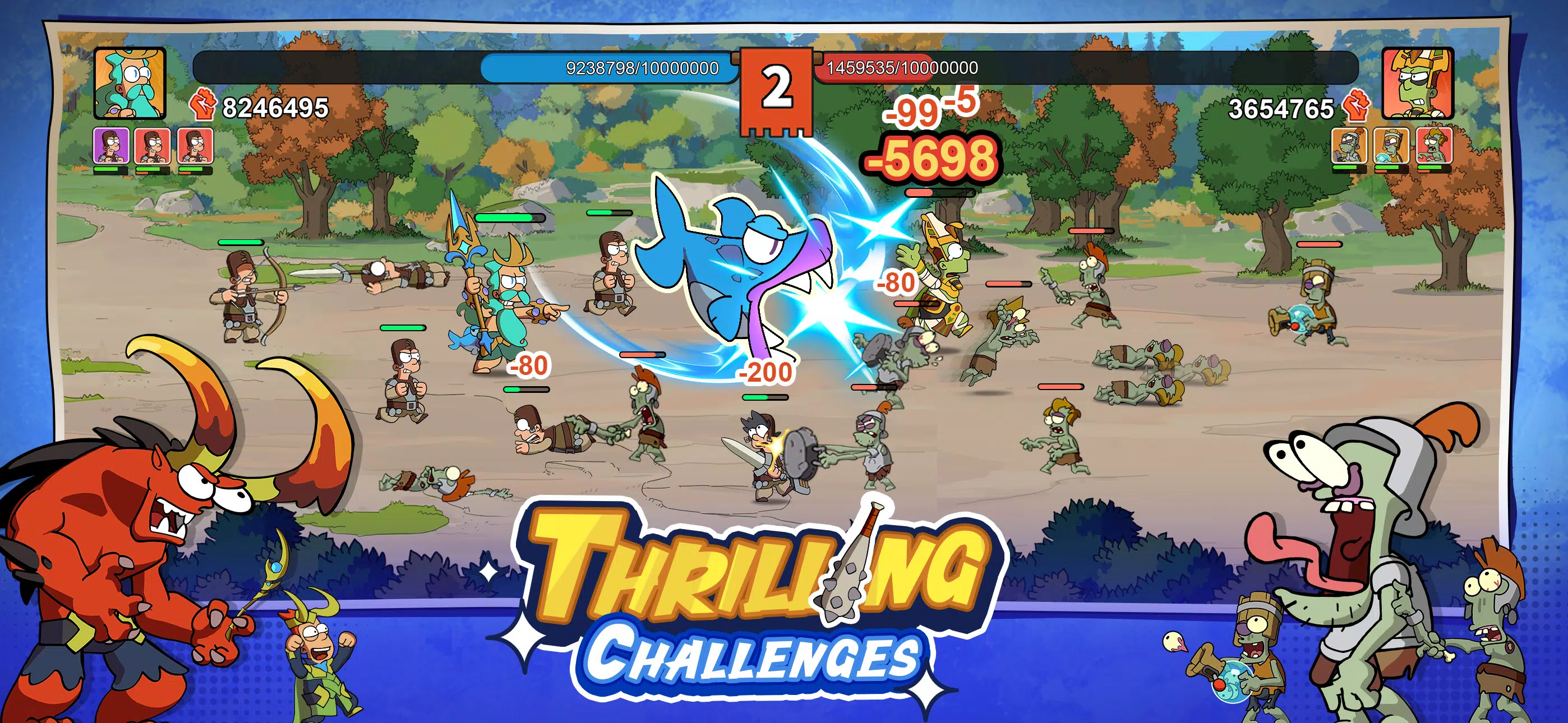
Task: Select the potion-carrying zombie unit icon
Action: [x=1392, y=146]
